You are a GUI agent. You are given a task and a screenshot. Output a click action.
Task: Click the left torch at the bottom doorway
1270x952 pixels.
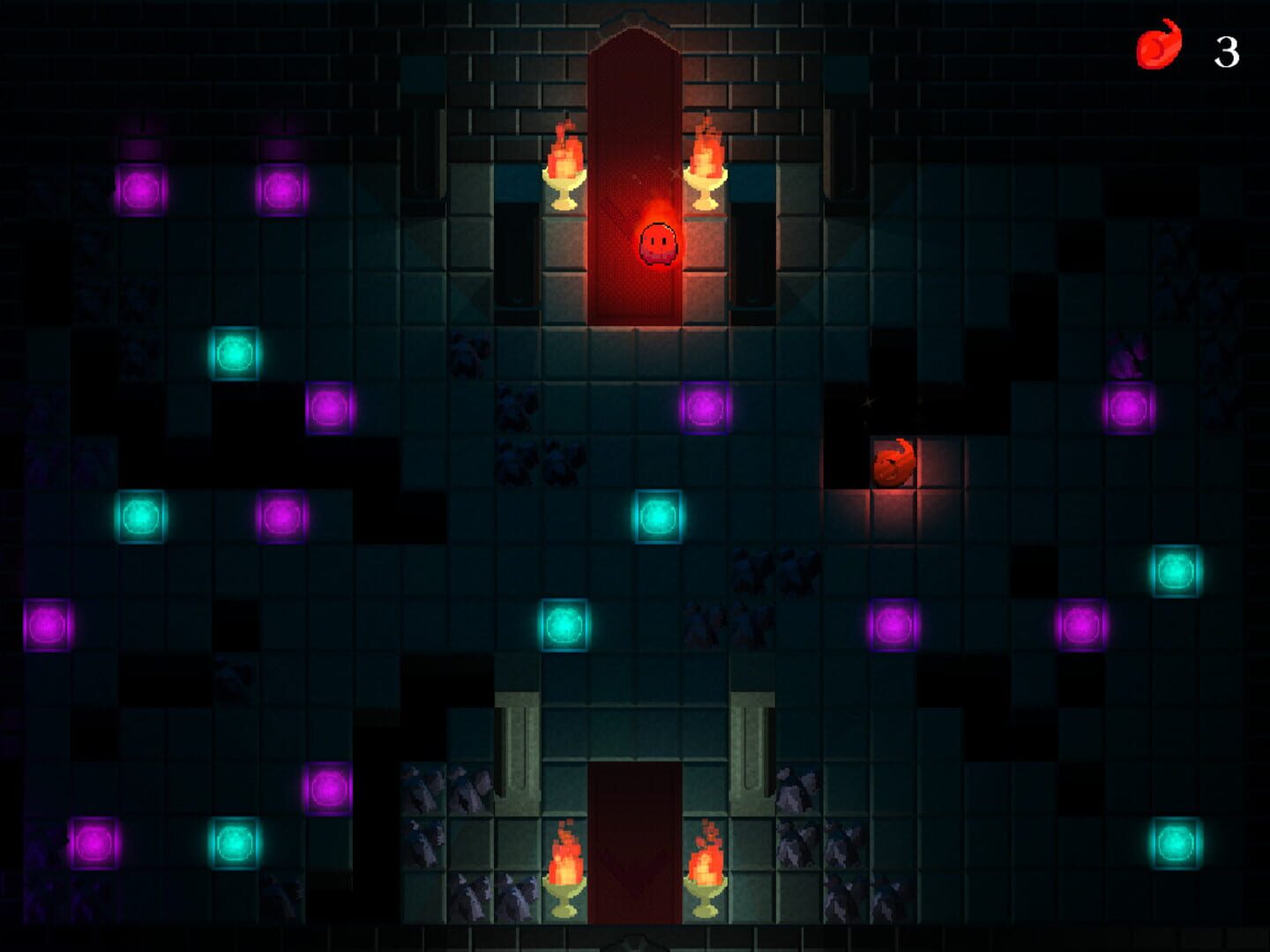point(565,868)
